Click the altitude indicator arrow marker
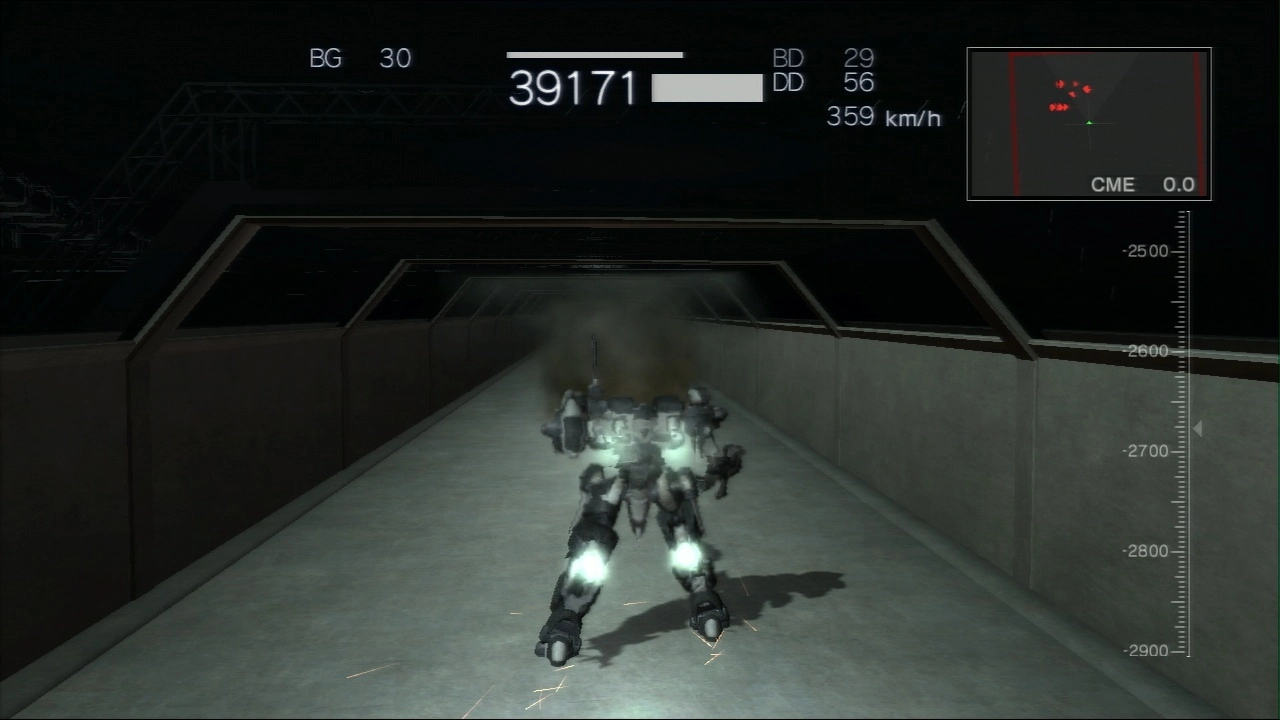 1197,428
